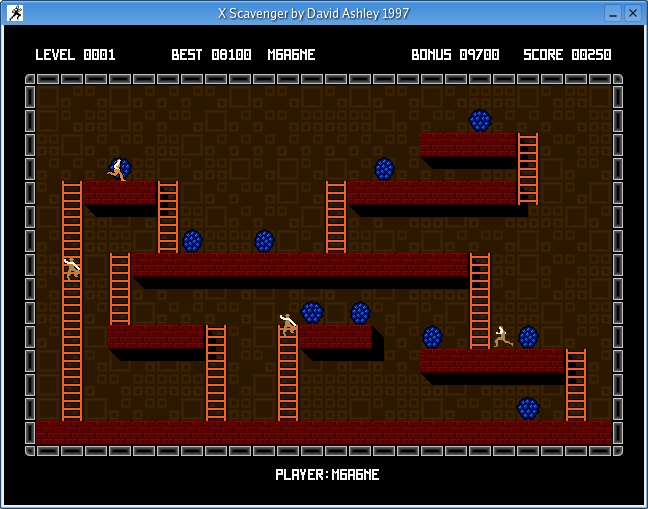Screen dimensions: 648x509
Task: Close the X Scavenger window
Action: pos(634,13)
